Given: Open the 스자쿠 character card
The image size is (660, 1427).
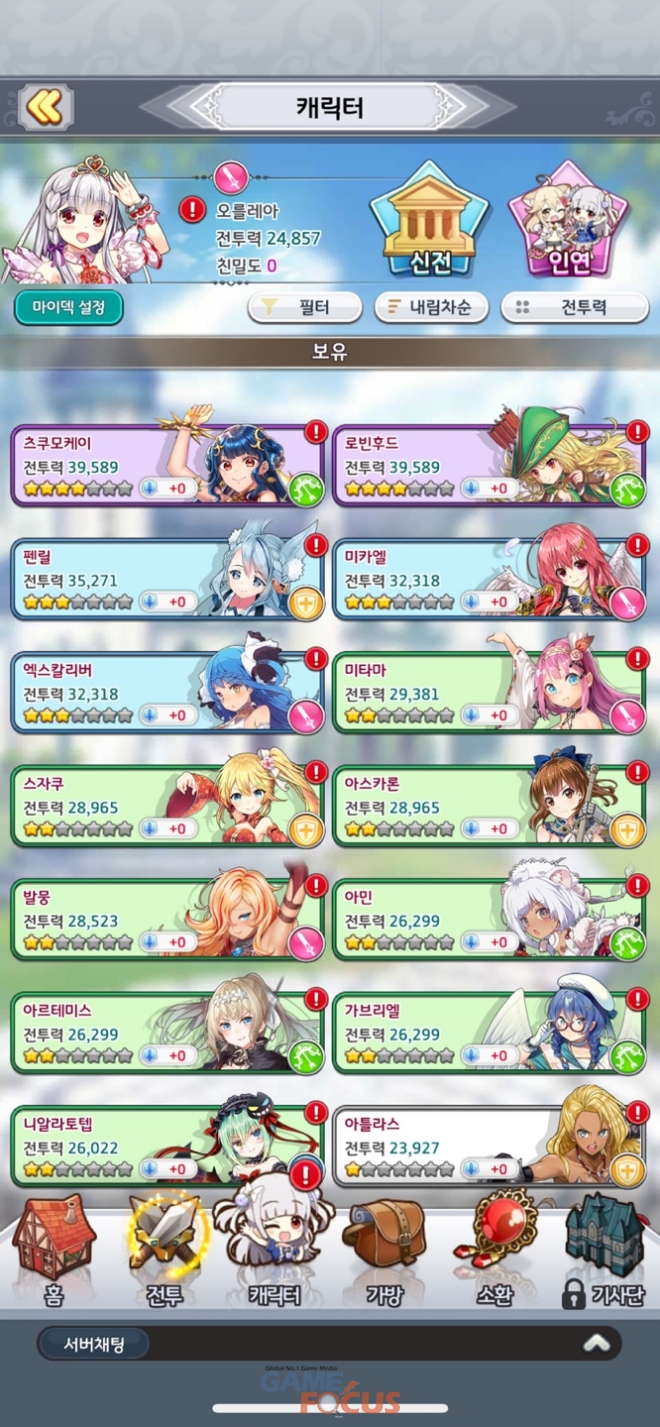Looking at the screenshot, I should 167,805.
